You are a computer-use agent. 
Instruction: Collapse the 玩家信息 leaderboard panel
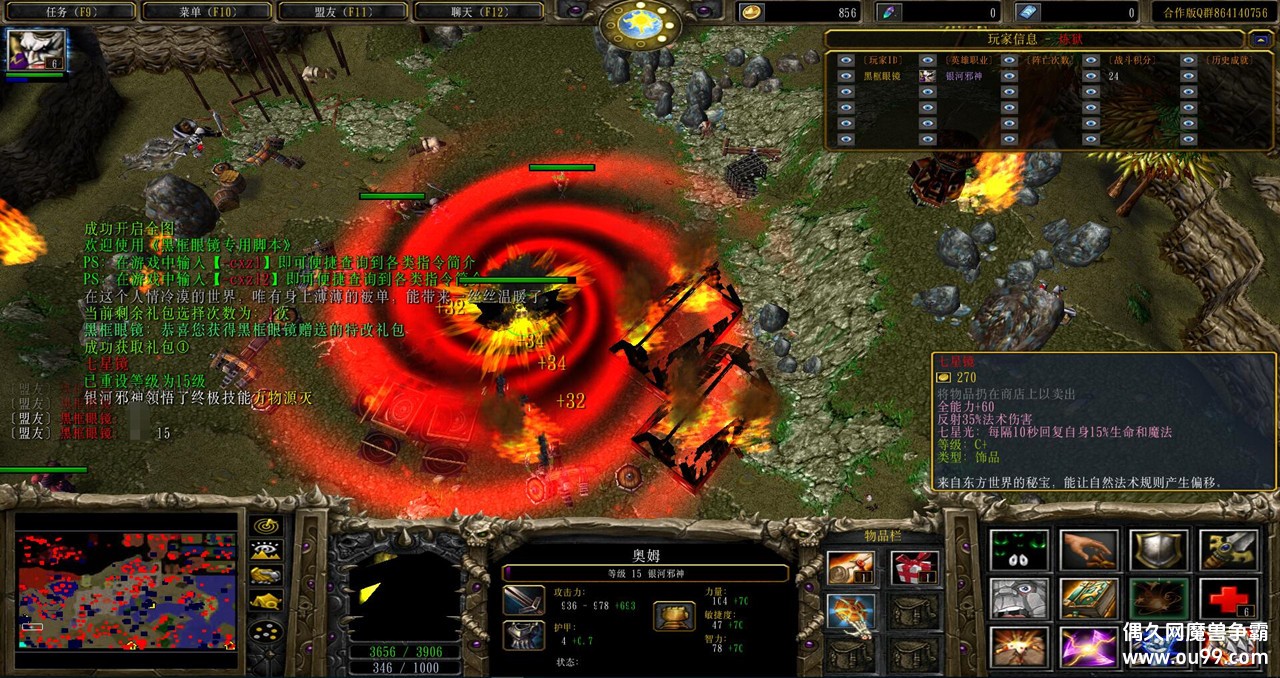click(x=1259, y=39)
